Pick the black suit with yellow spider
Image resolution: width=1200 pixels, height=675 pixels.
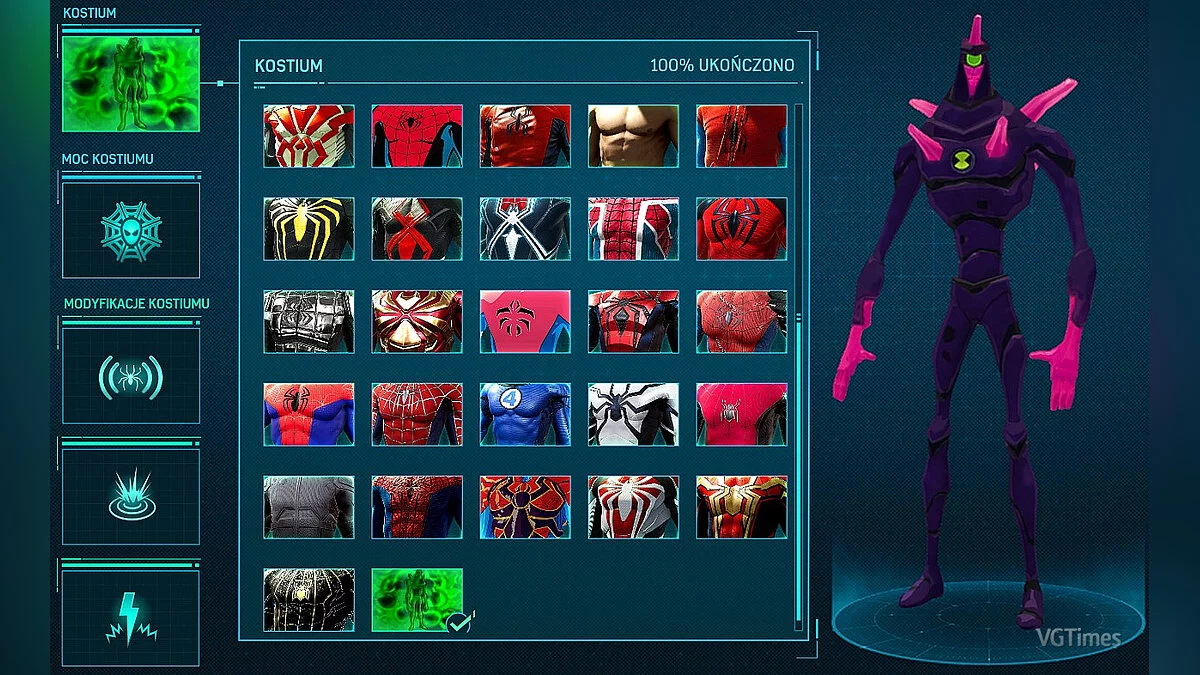click(309, 228)
